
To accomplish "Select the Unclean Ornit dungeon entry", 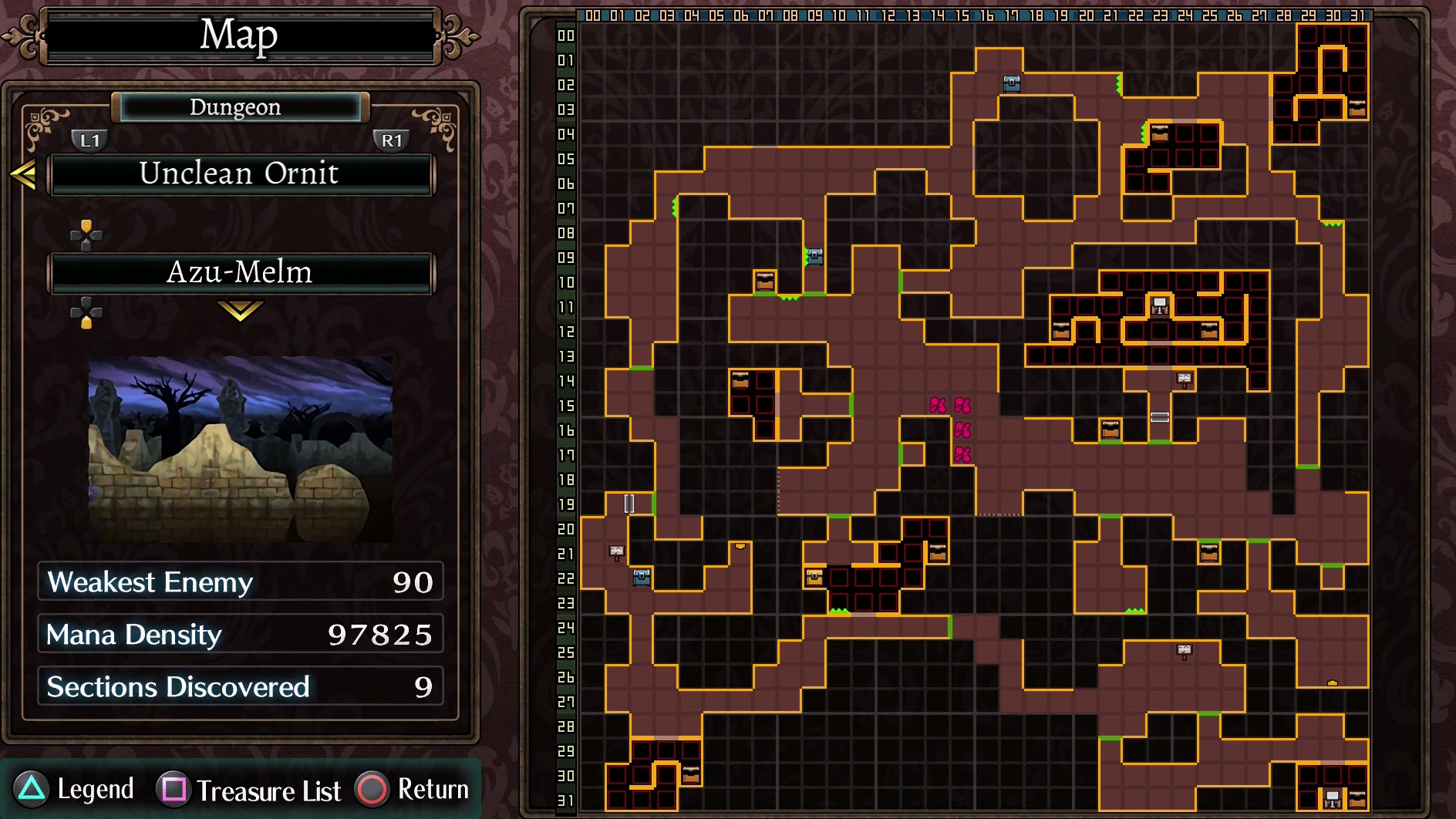I will [241, 174].
